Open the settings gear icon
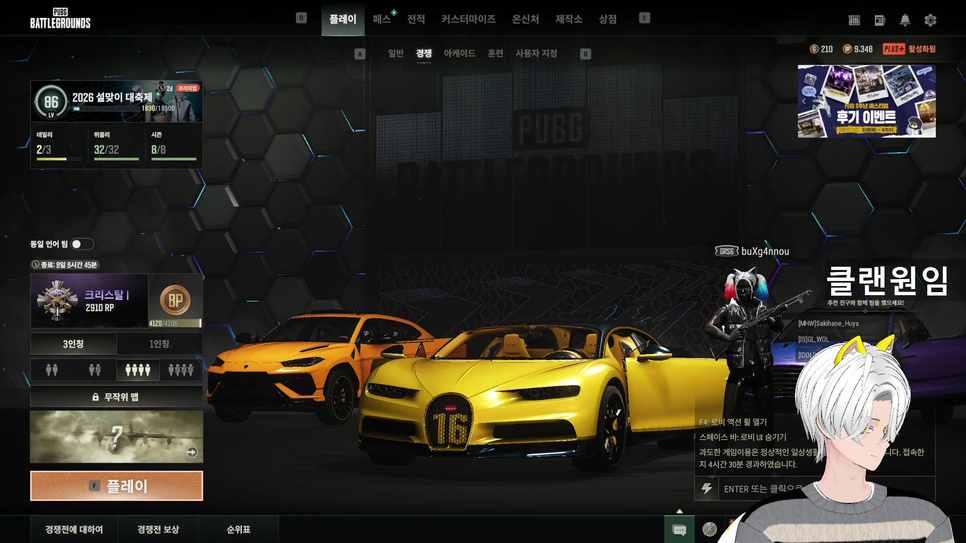 [x=930, y=20]
